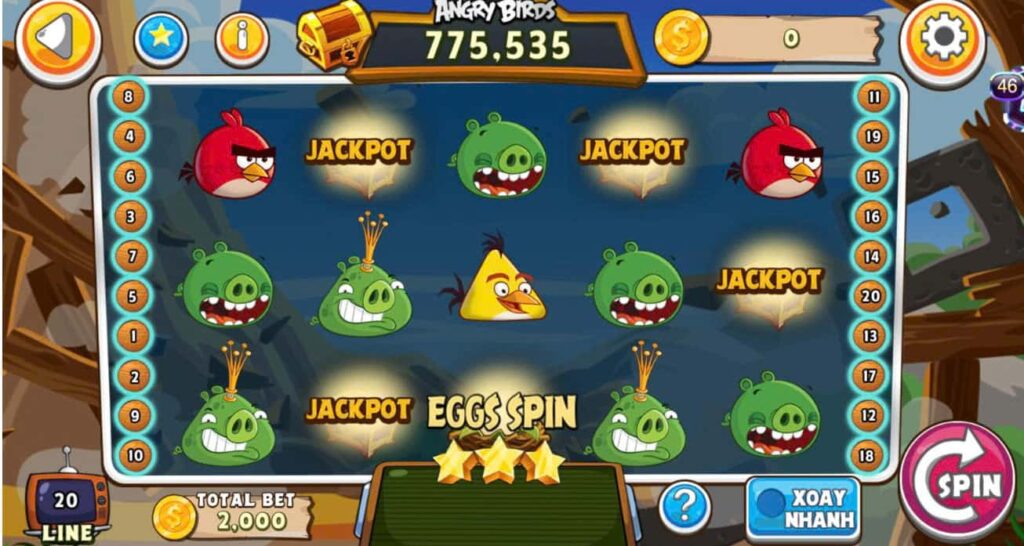Screen dimensions: 1024x546
Task: Change the 20 LINE selection
Action: tap(67, 505)
